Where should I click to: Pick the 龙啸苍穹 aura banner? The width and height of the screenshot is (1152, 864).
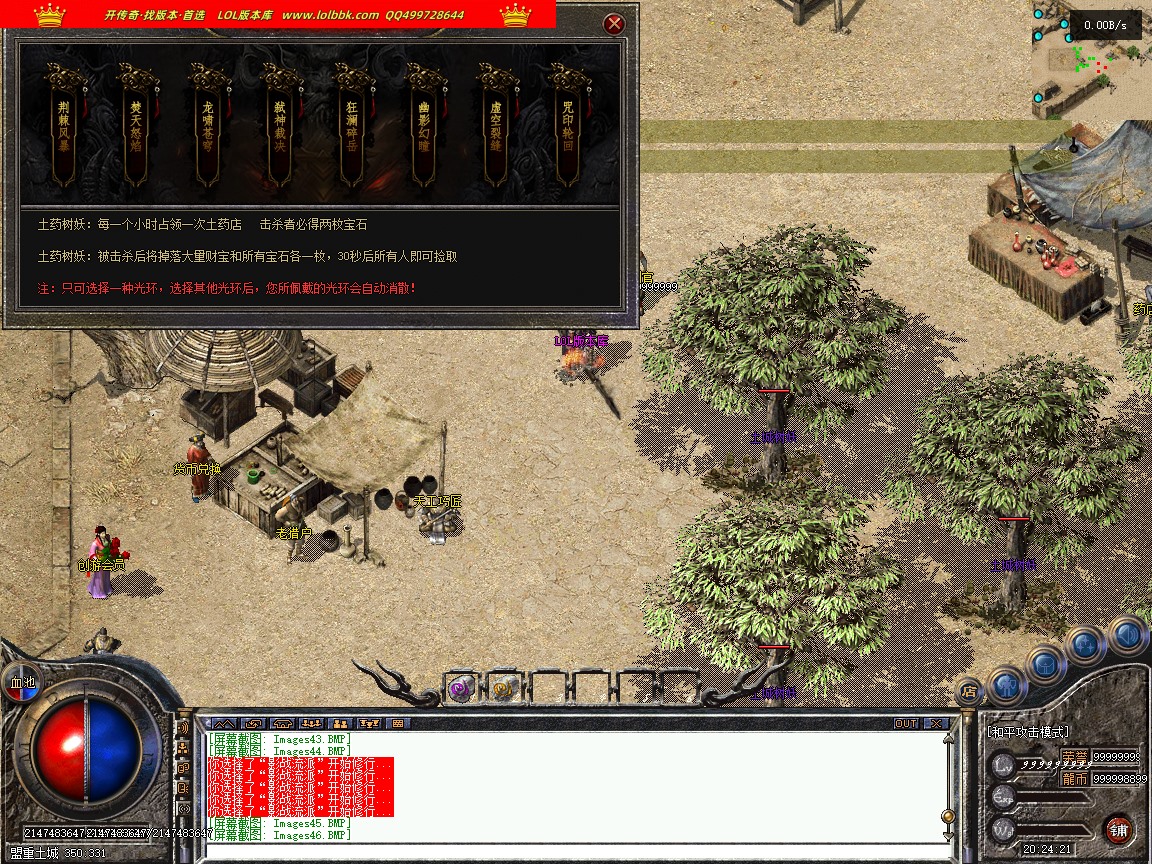click(207, 128)
